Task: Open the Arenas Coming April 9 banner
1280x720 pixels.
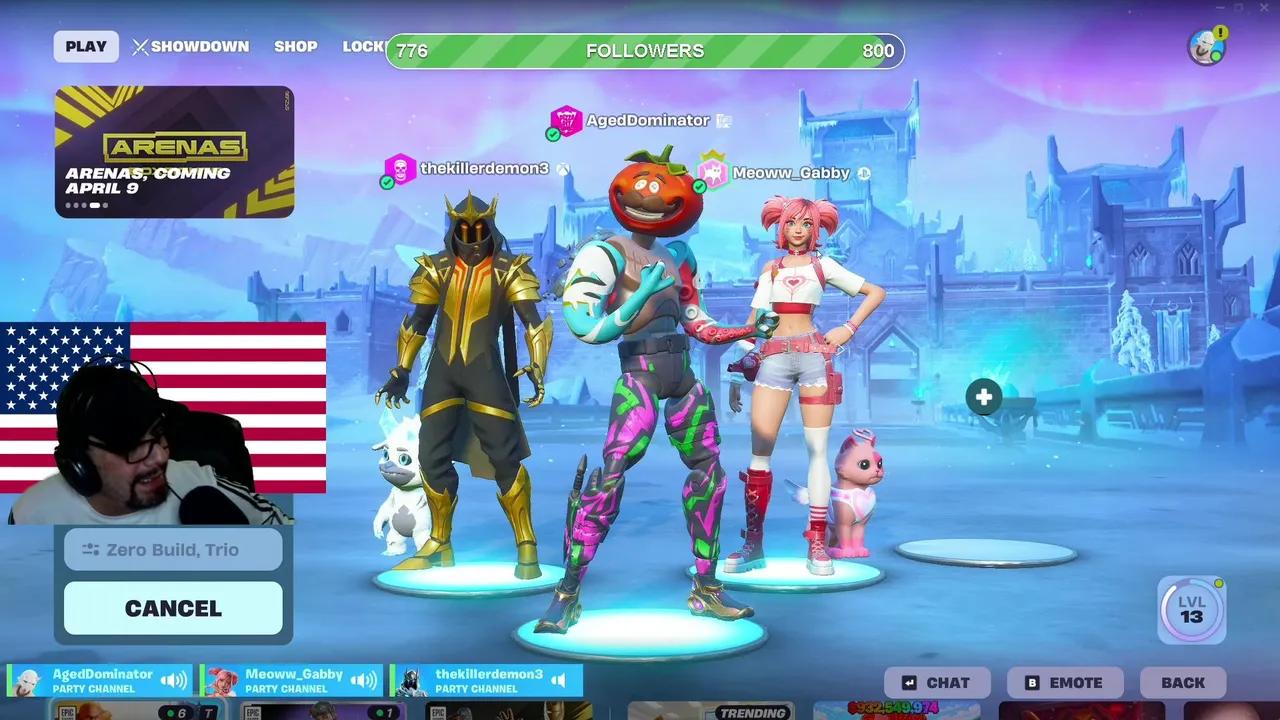Action: 174,152
